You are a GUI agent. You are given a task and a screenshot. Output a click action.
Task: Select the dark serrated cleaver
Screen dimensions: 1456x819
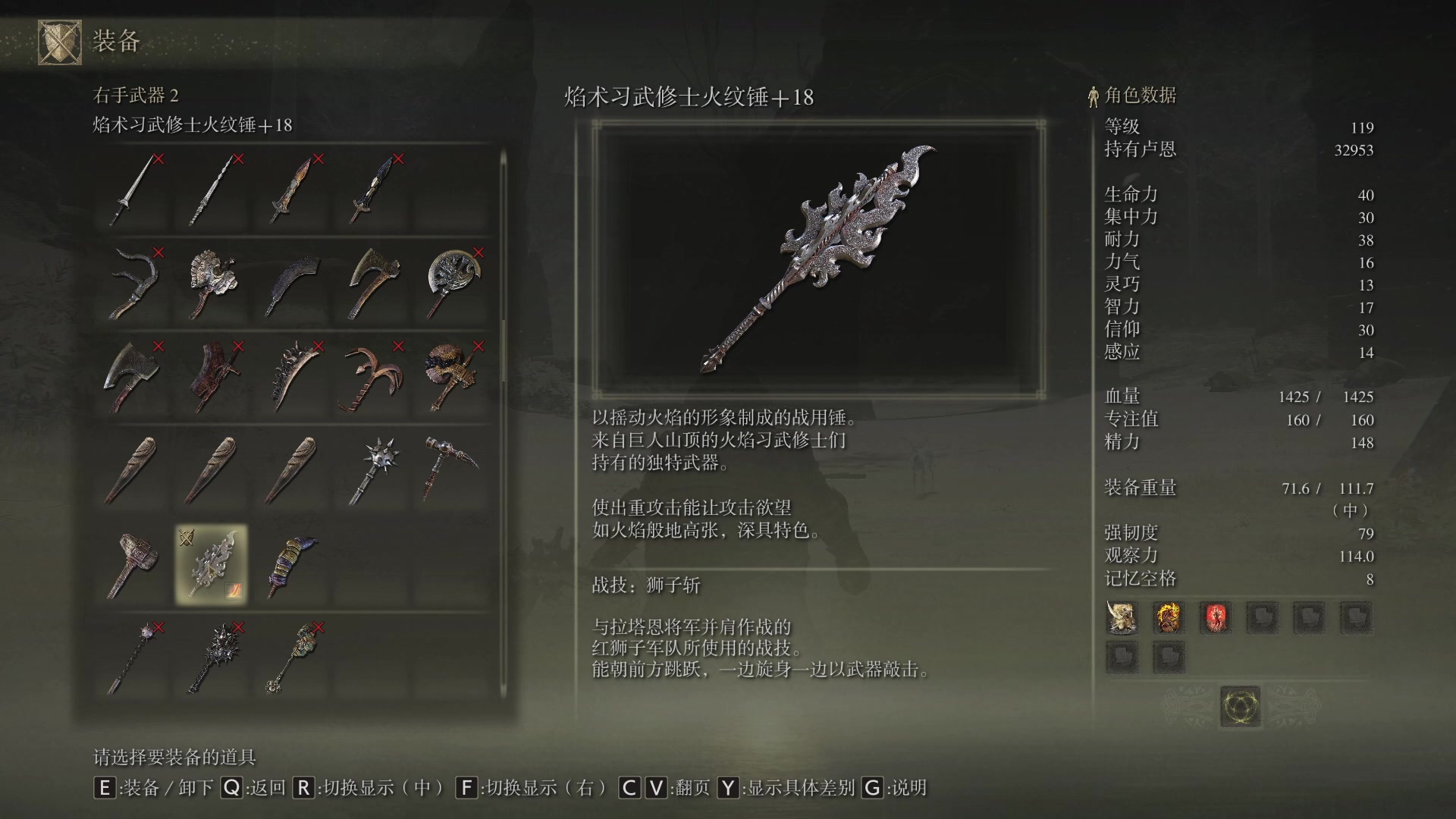click(x=291, y=283)
